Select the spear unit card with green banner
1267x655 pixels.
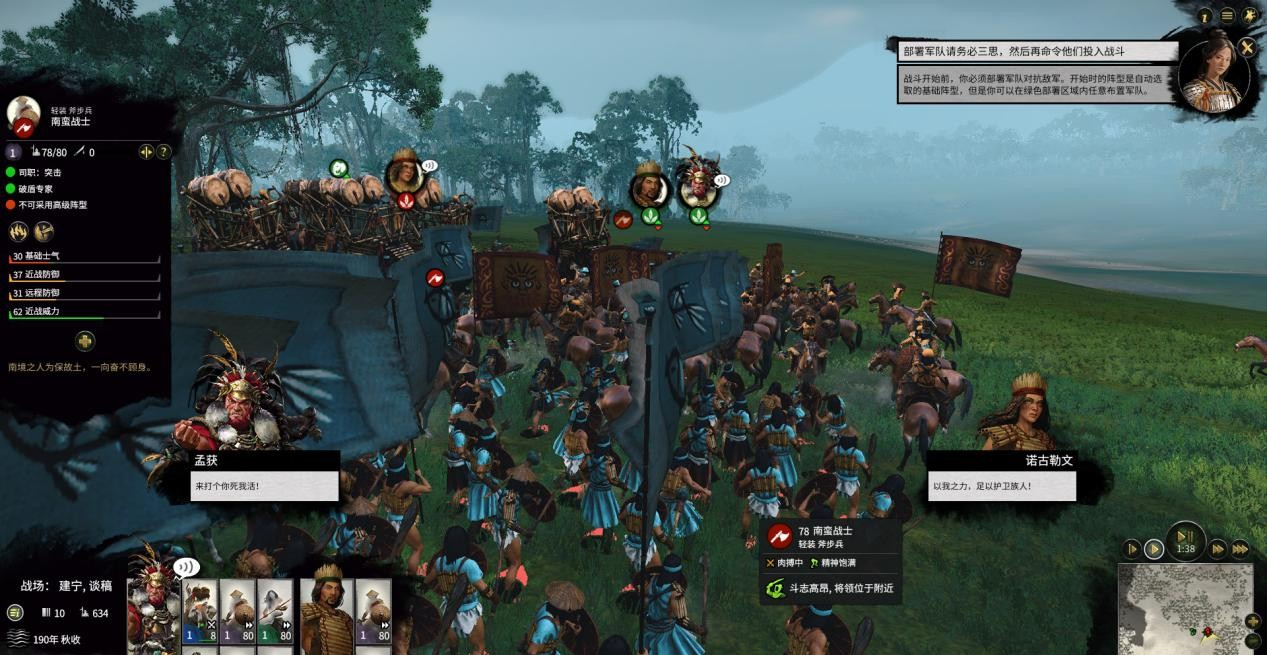274,612
